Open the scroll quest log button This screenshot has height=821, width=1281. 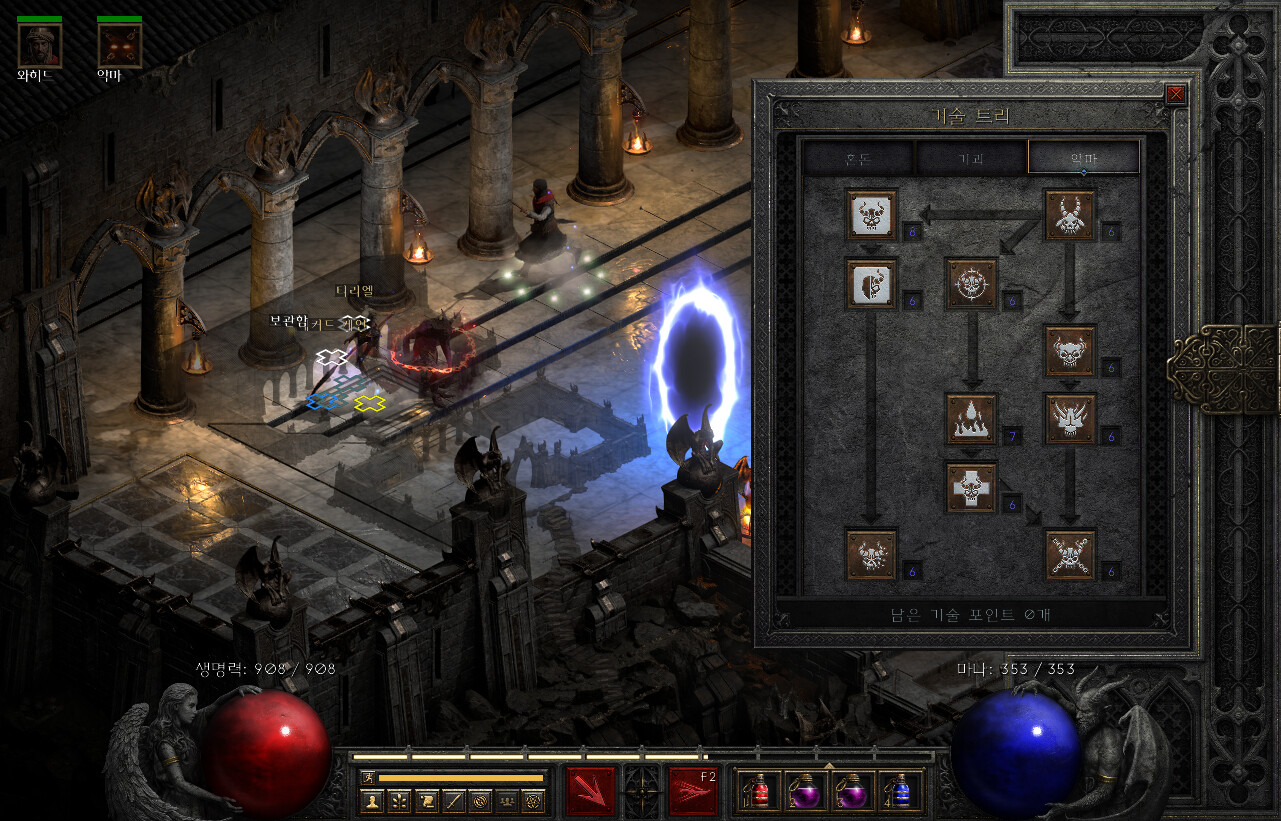(x=426, y=800)
